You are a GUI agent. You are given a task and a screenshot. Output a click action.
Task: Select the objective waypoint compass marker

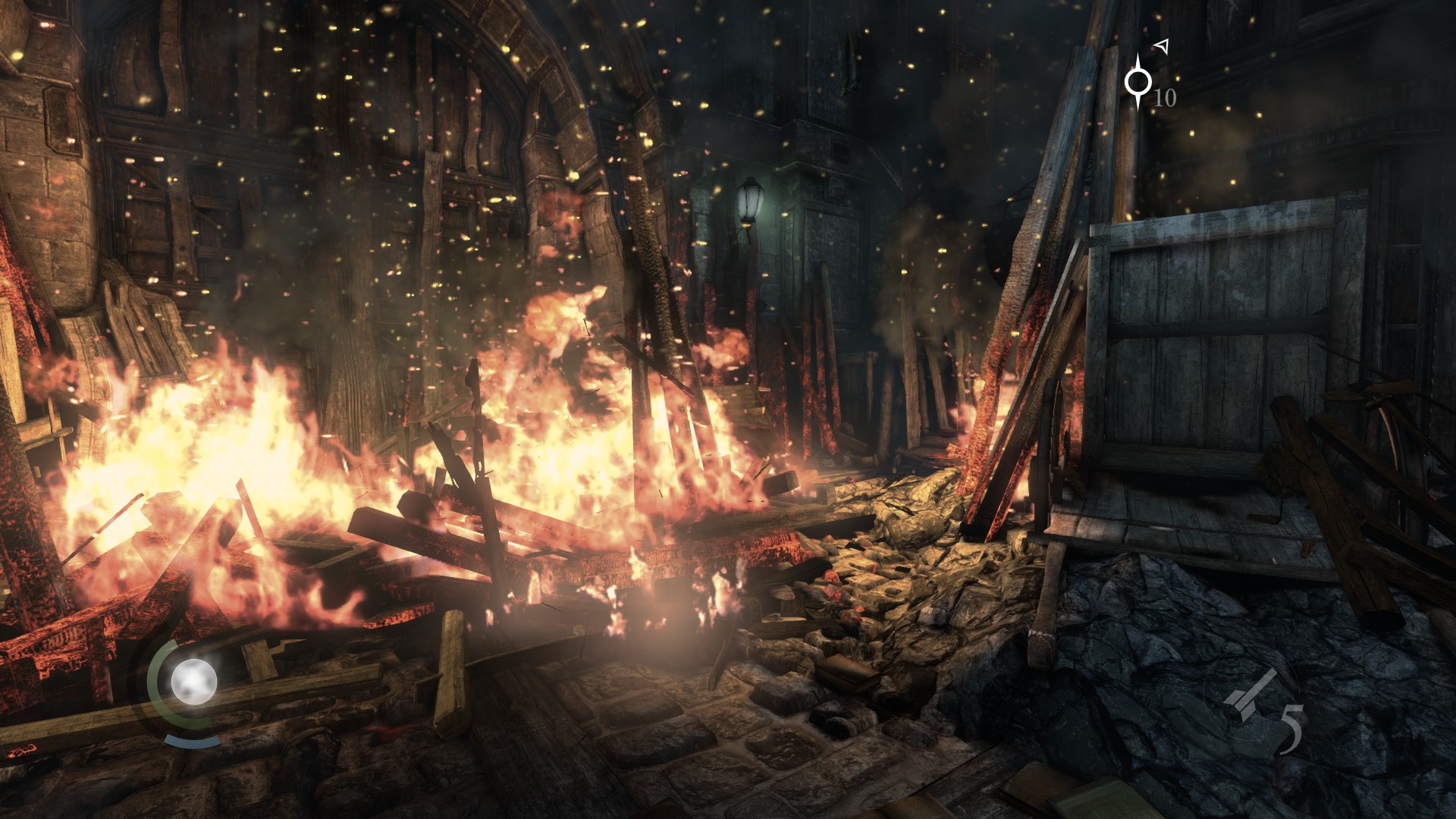click(1137, 81)
